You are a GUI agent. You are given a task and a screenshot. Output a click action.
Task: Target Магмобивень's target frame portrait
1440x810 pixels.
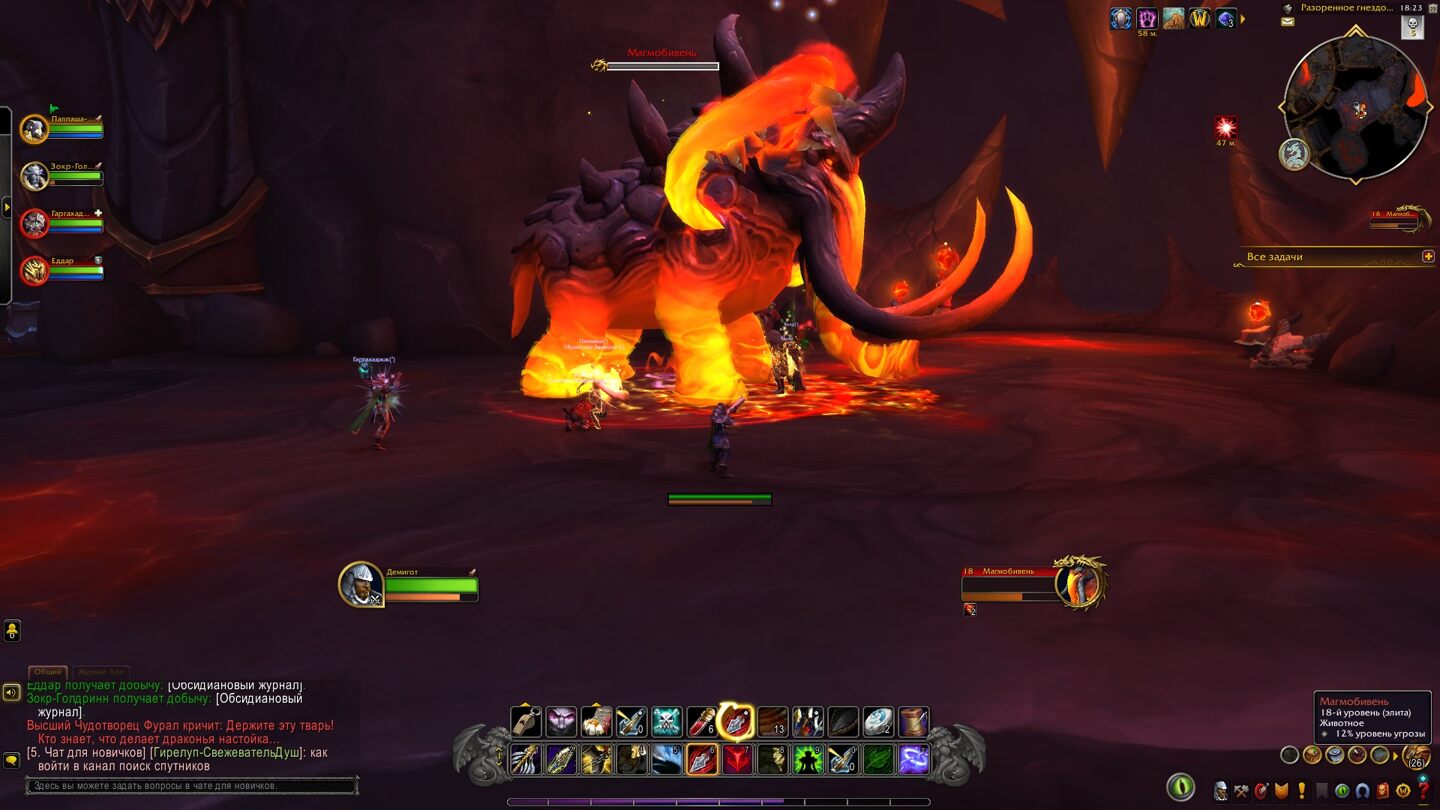1078,583
